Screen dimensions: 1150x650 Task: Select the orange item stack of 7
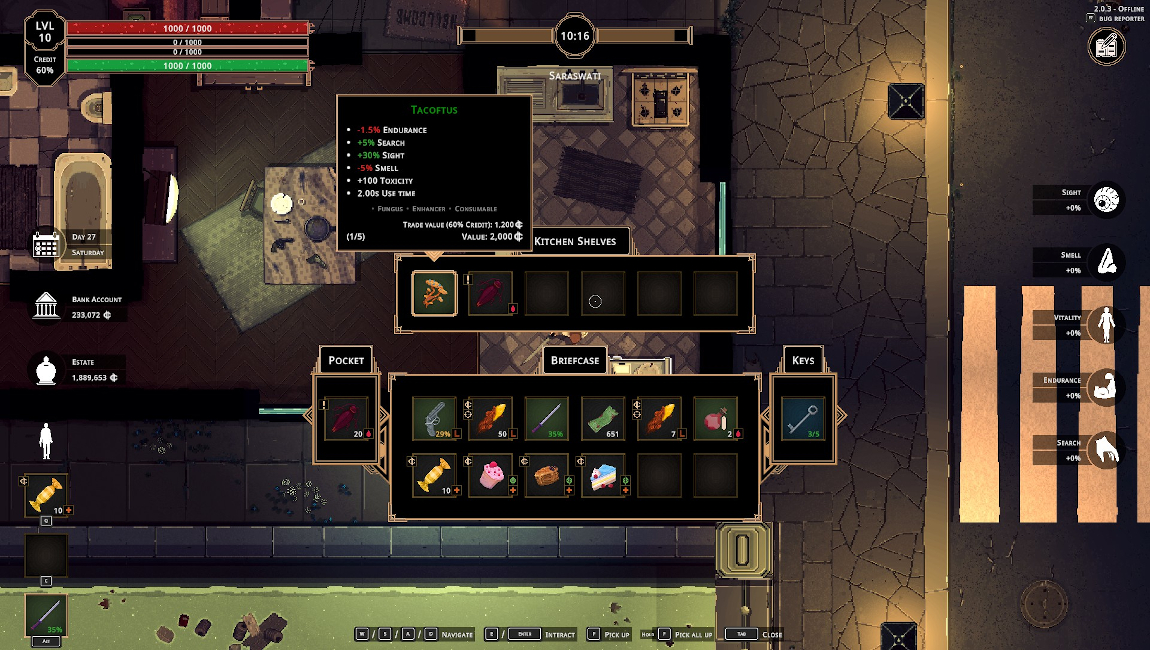pos(659,418)
